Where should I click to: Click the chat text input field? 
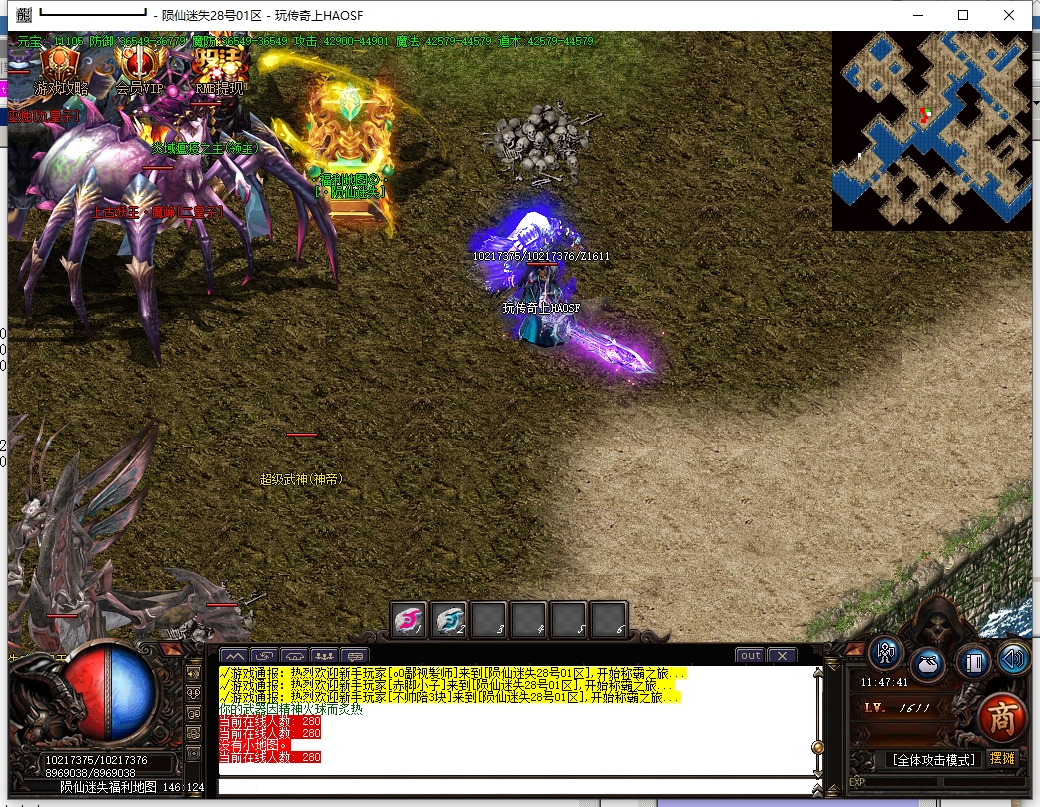coord(515,786)
